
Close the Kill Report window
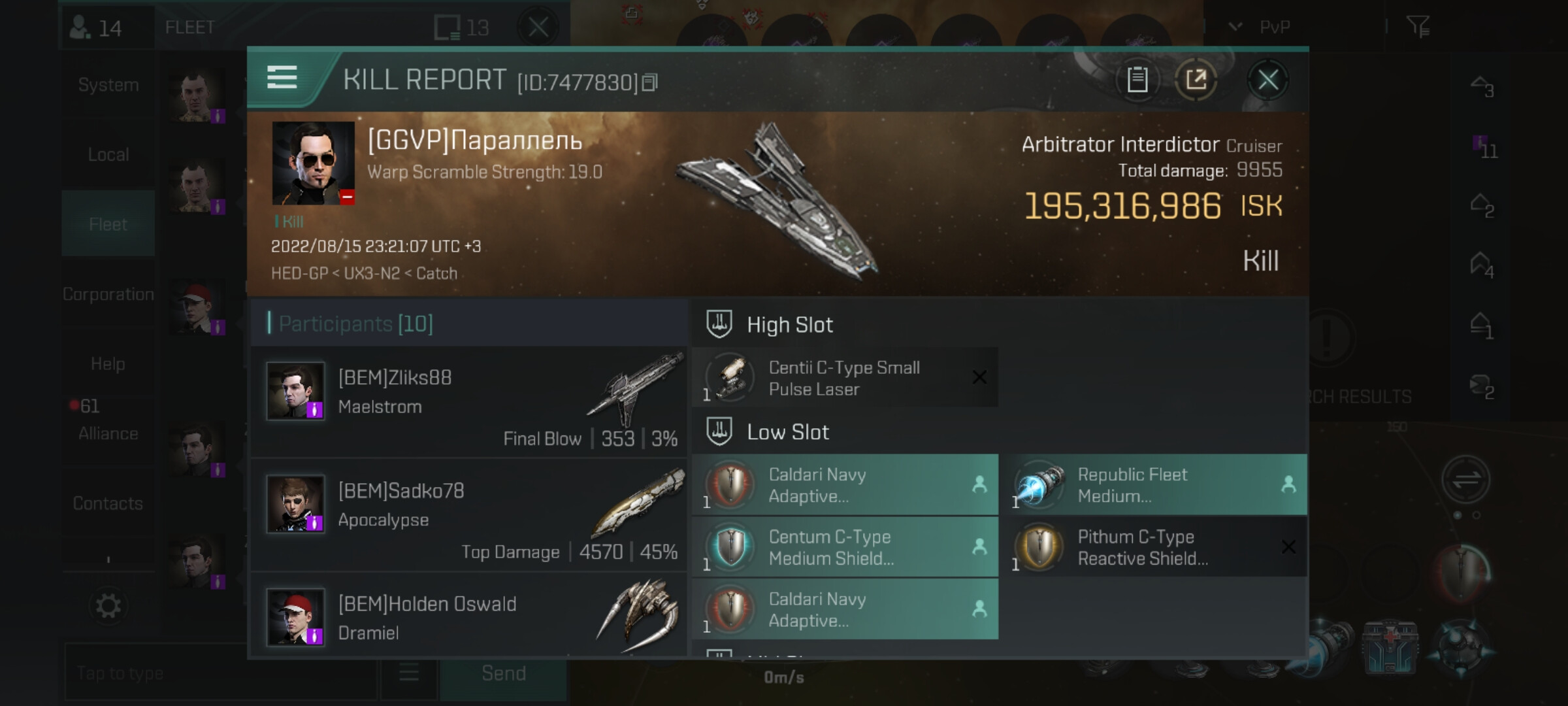point(1267,81)
